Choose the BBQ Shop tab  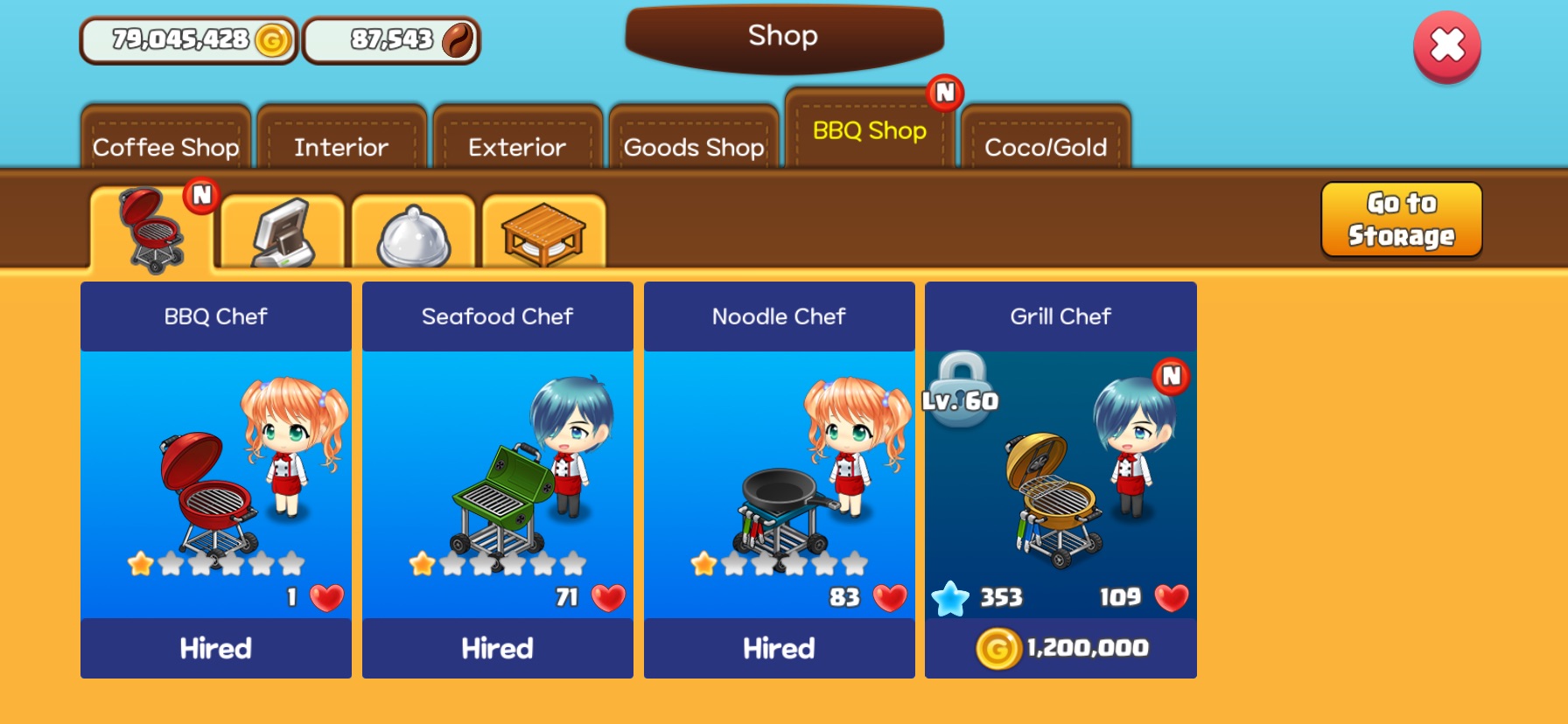click(x=869, y=130)
